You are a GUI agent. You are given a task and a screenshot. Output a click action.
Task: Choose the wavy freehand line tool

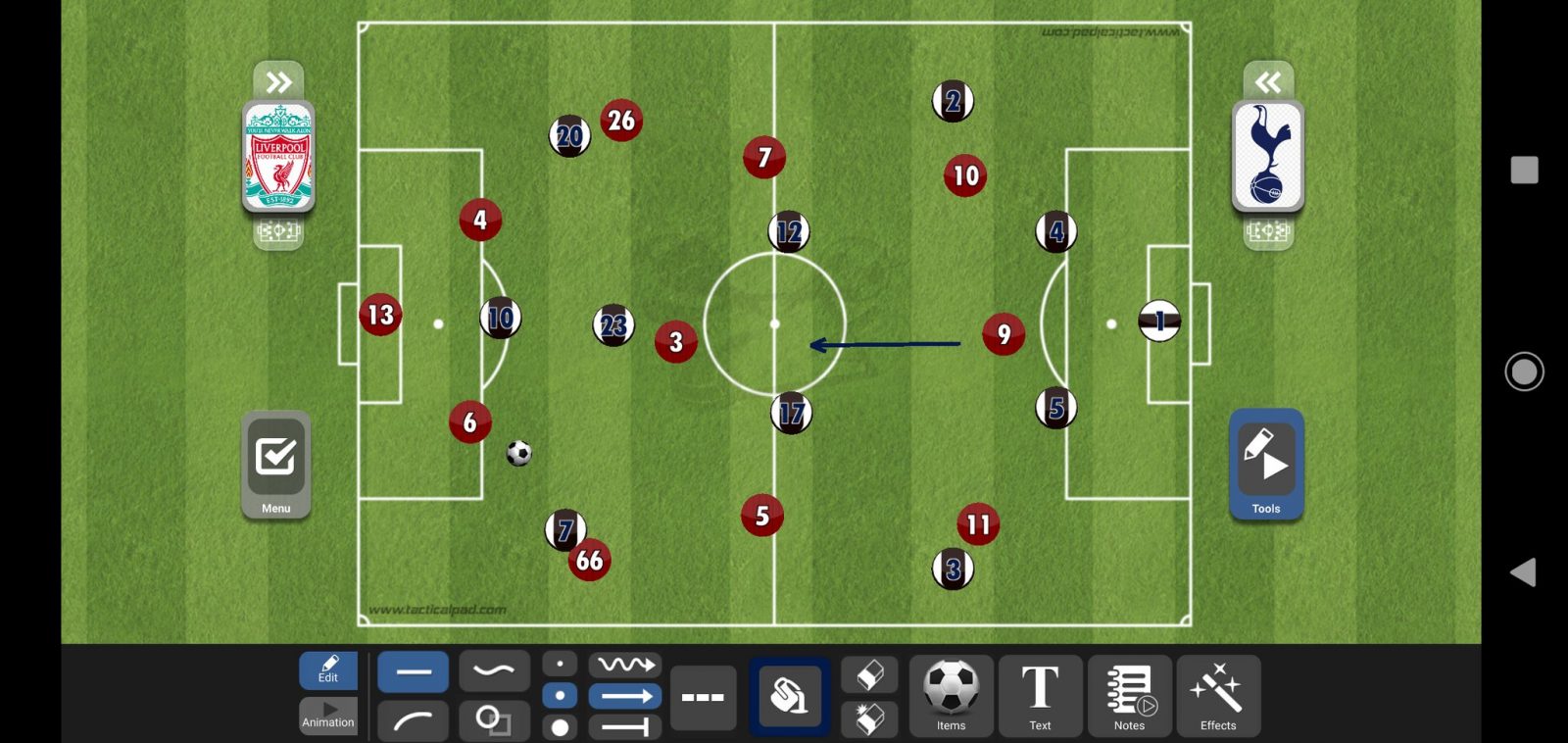click(494, 671)
